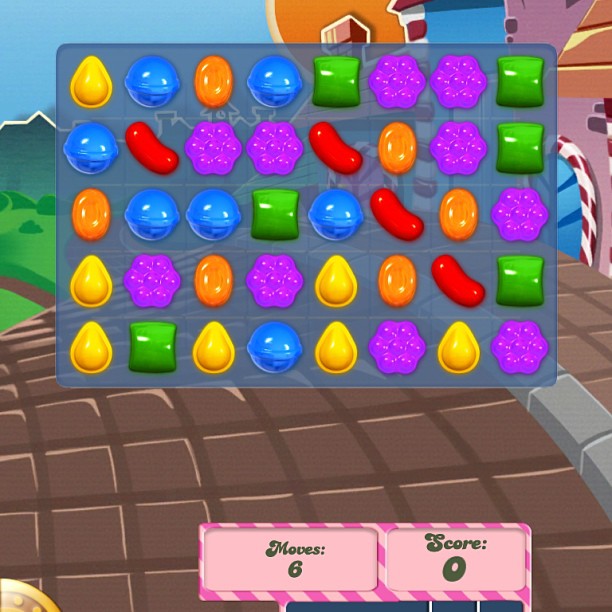The height and width of the screenshot is (612, 612).
Task: Tap the green candy between two yellow drops
Action: [x=152, y=348]
